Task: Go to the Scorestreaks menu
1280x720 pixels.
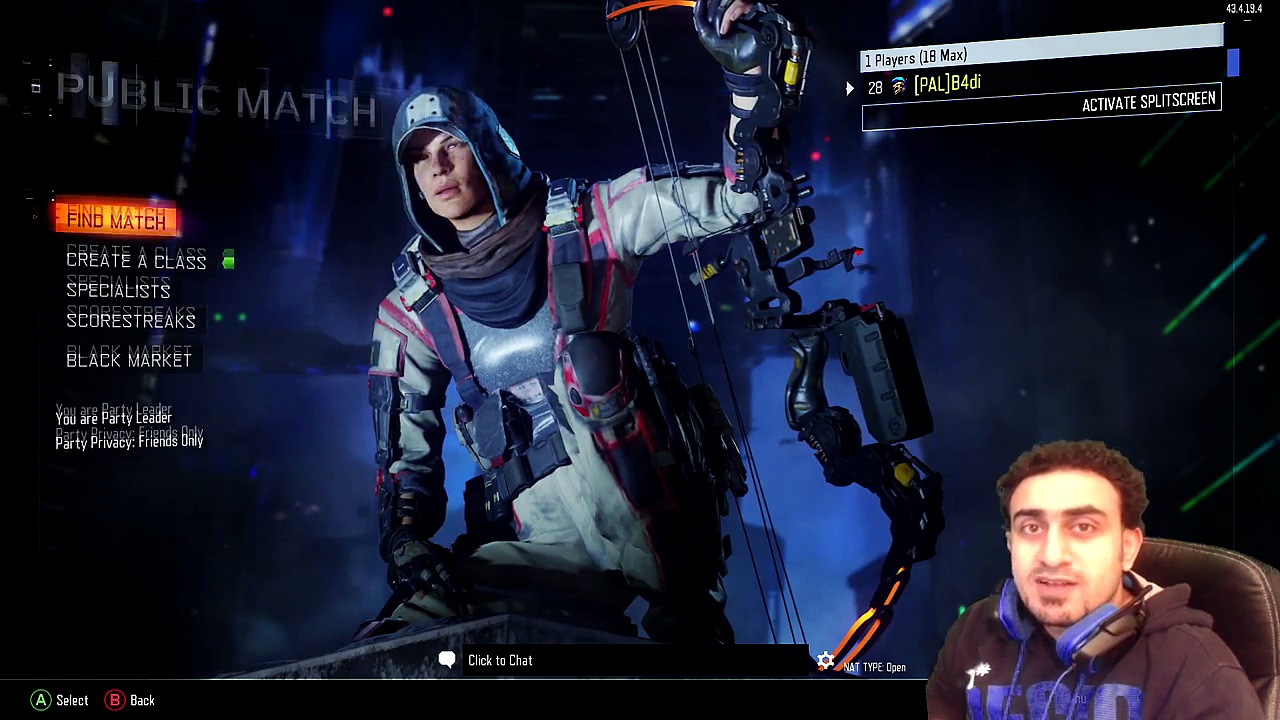Action: (131, 321)
